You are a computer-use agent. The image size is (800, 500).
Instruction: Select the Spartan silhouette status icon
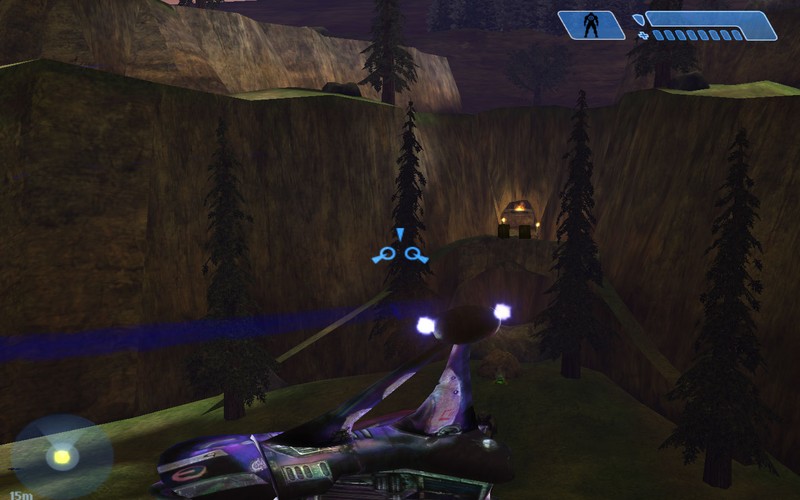591,25
